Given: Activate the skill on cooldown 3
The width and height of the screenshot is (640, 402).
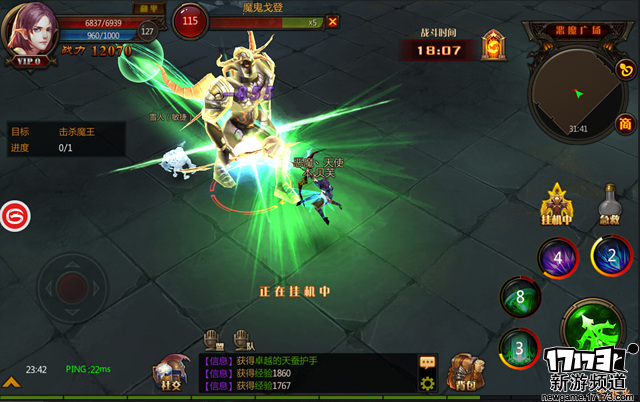Looking at the screenshot, I should tap(519, 347).
